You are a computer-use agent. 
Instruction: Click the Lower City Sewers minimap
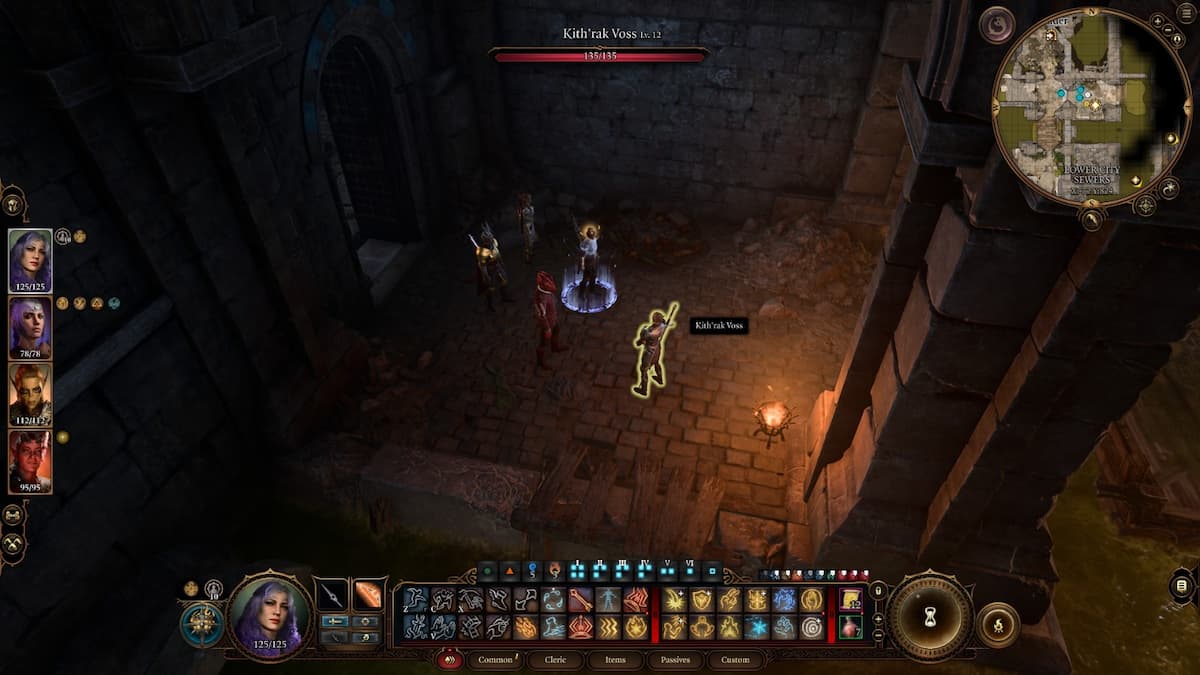pyautogui.click(x=1092, y=108)
